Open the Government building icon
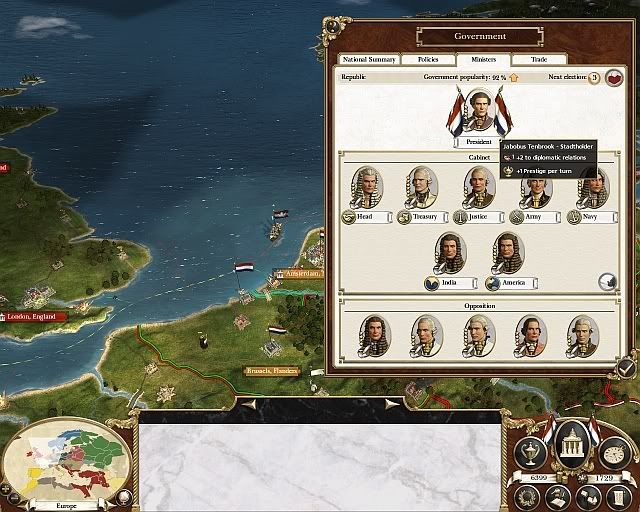Image resolution: width=640 pixels, height=512 pixels. click(x=570, y=442)
